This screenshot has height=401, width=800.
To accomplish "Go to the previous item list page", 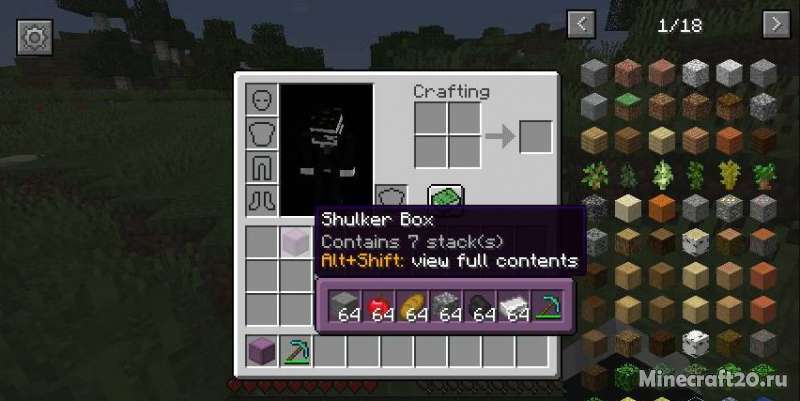I will (582, 24).
